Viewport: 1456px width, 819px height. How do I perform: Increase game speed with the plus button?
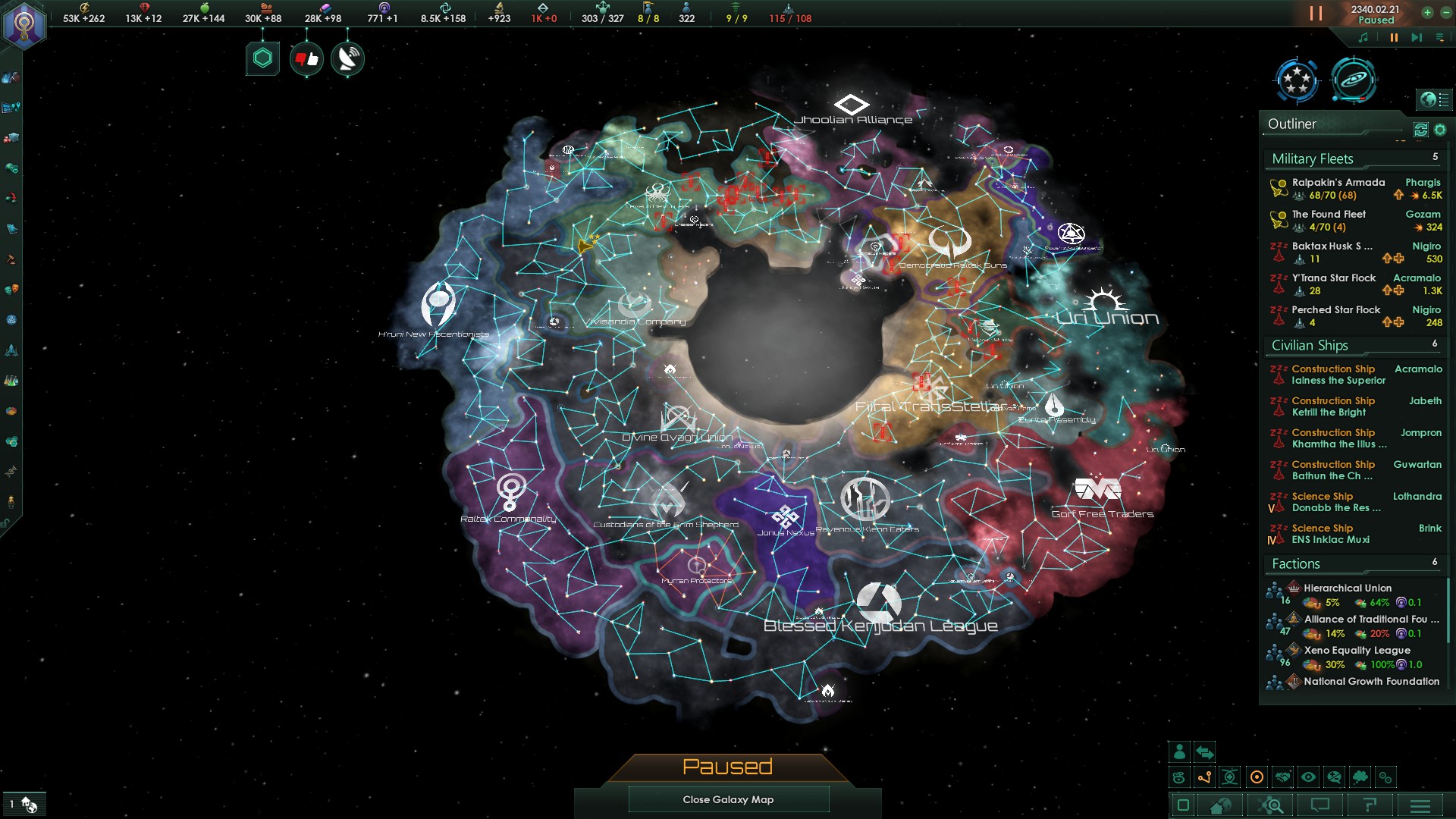click(1427, 13)
